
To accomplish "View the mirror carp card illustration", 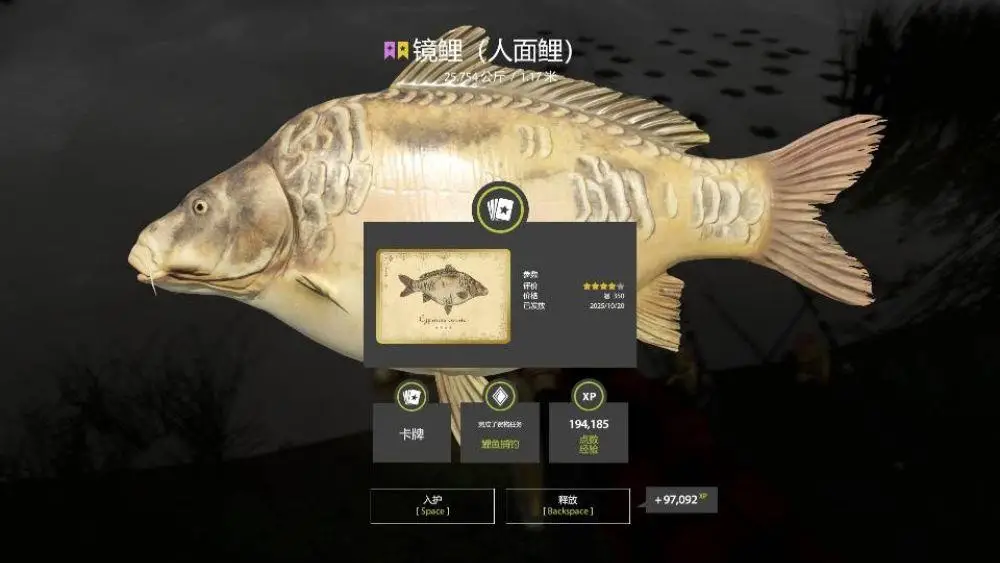I will point(443,296).
